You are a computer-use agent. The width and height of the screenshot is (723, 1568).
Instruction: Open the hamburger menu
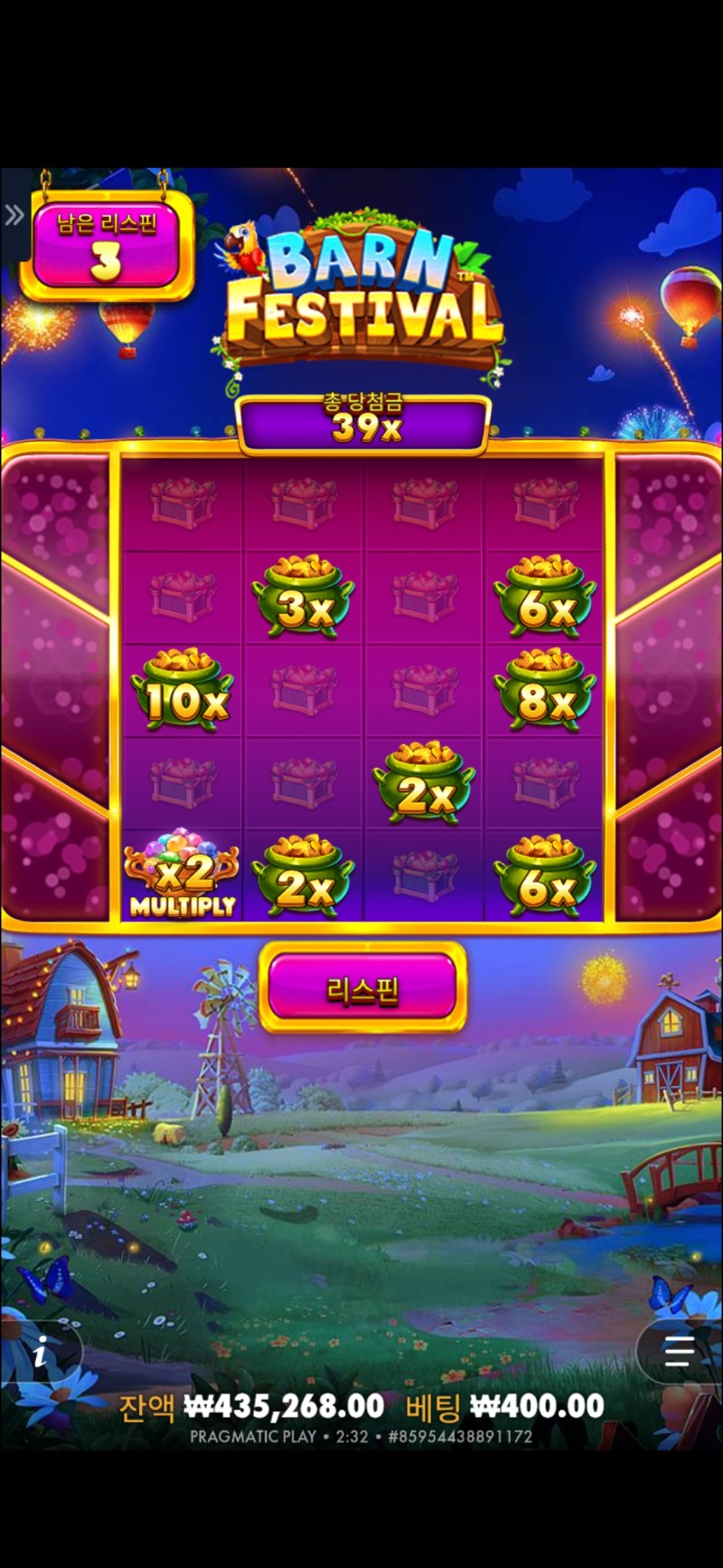[679, 1352]
